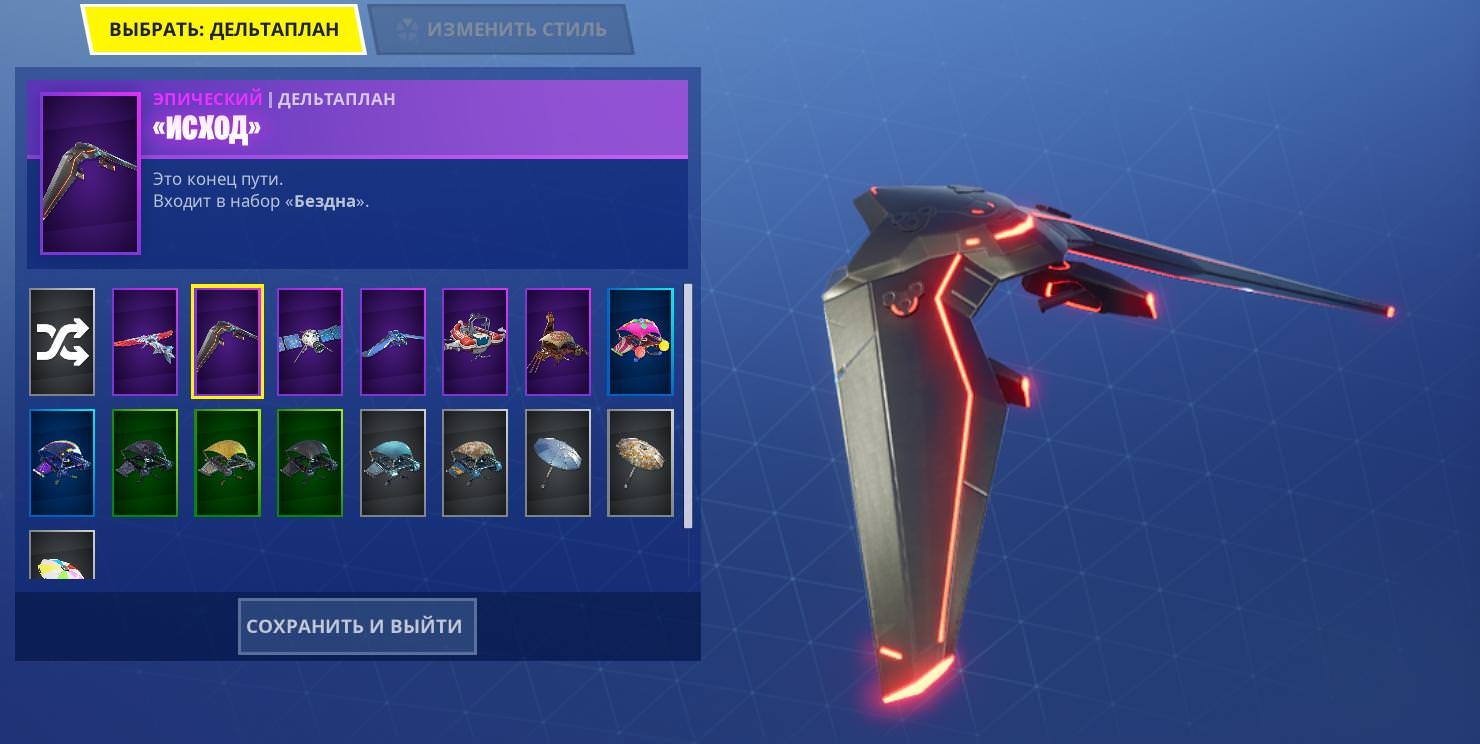Pick the highlighted «Исход» glider tile
The height and width of the screenshot is (744, 1480).
tap(228, 342)
